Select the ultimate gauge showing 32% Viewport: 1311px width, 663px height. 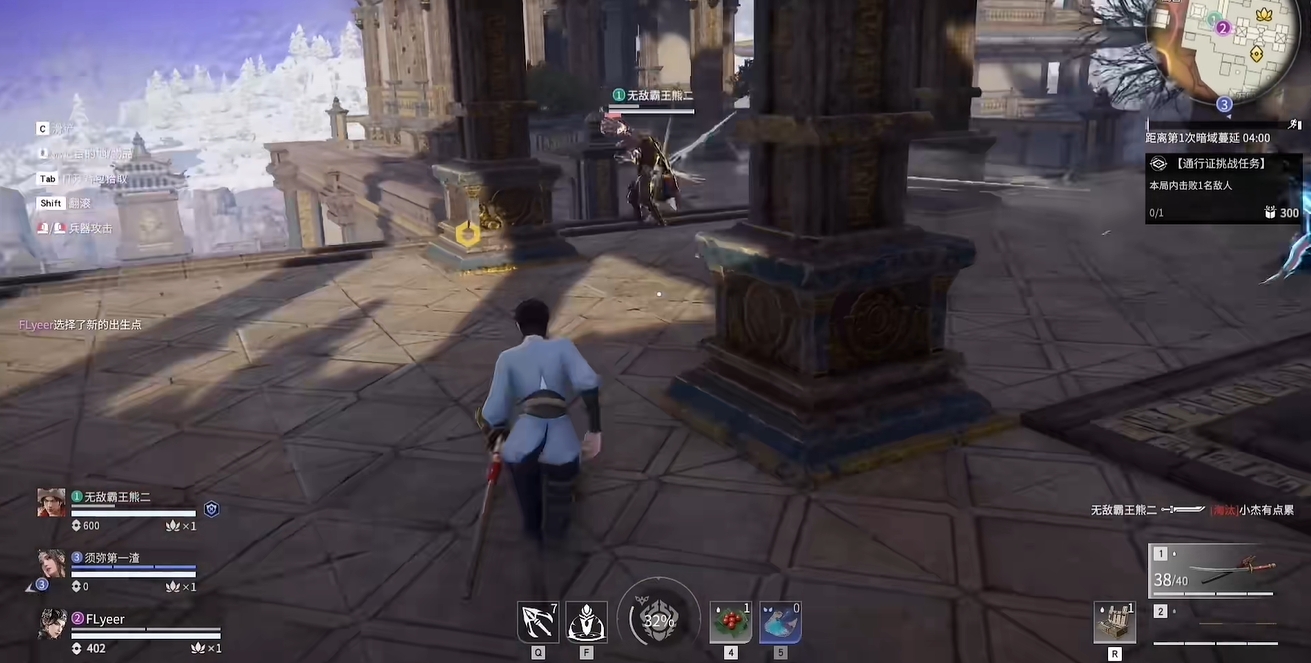[658, 620]
